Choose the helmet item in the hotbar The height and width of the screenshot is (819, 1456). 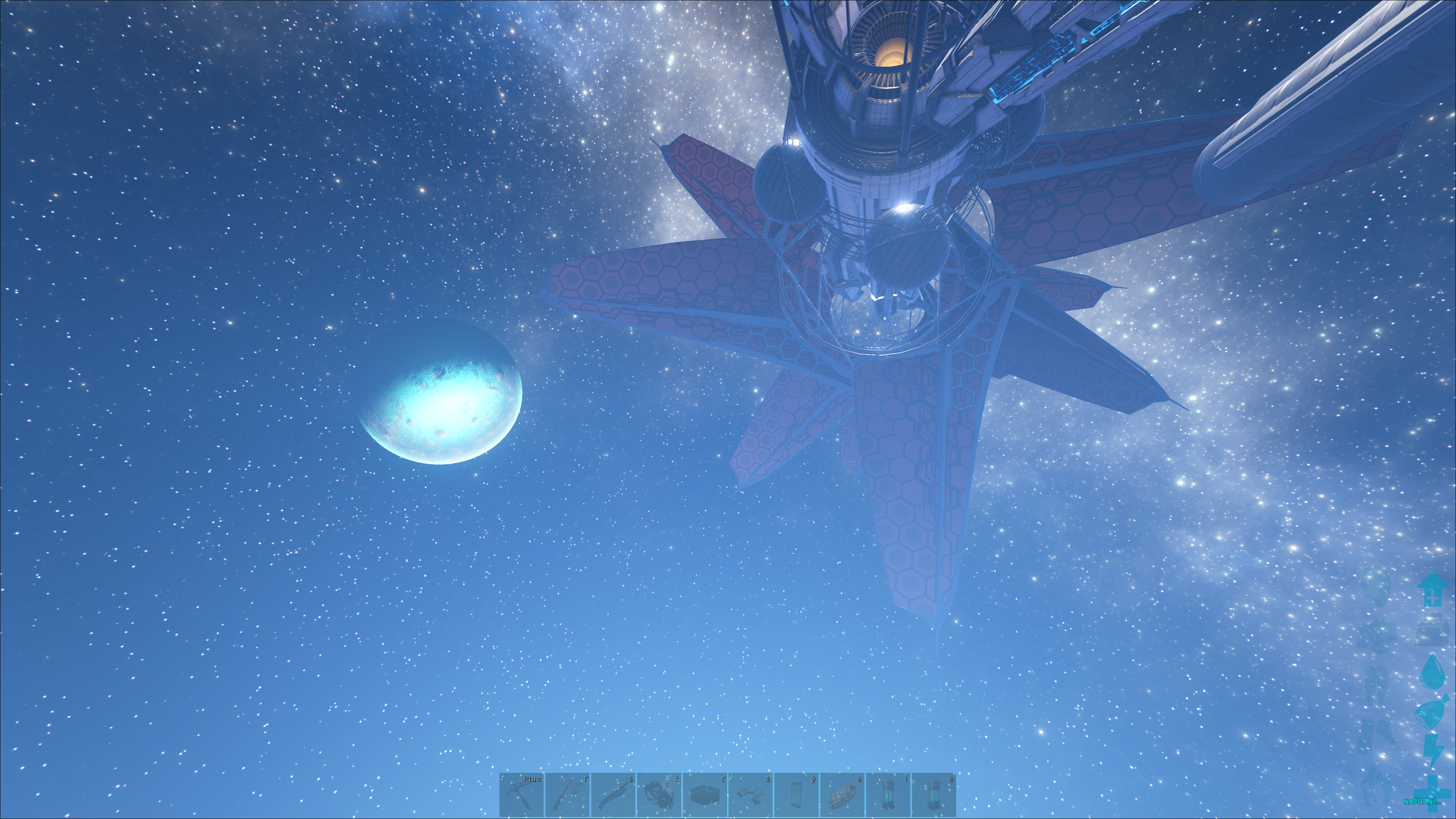tap(659, 795)
